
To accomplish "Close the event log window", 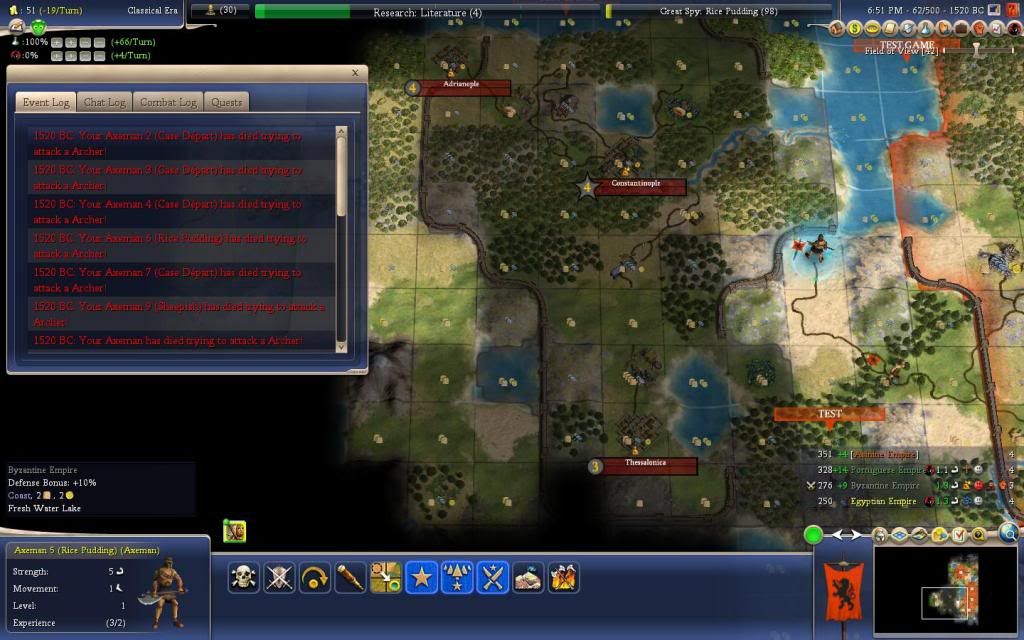I will point(355,73).
